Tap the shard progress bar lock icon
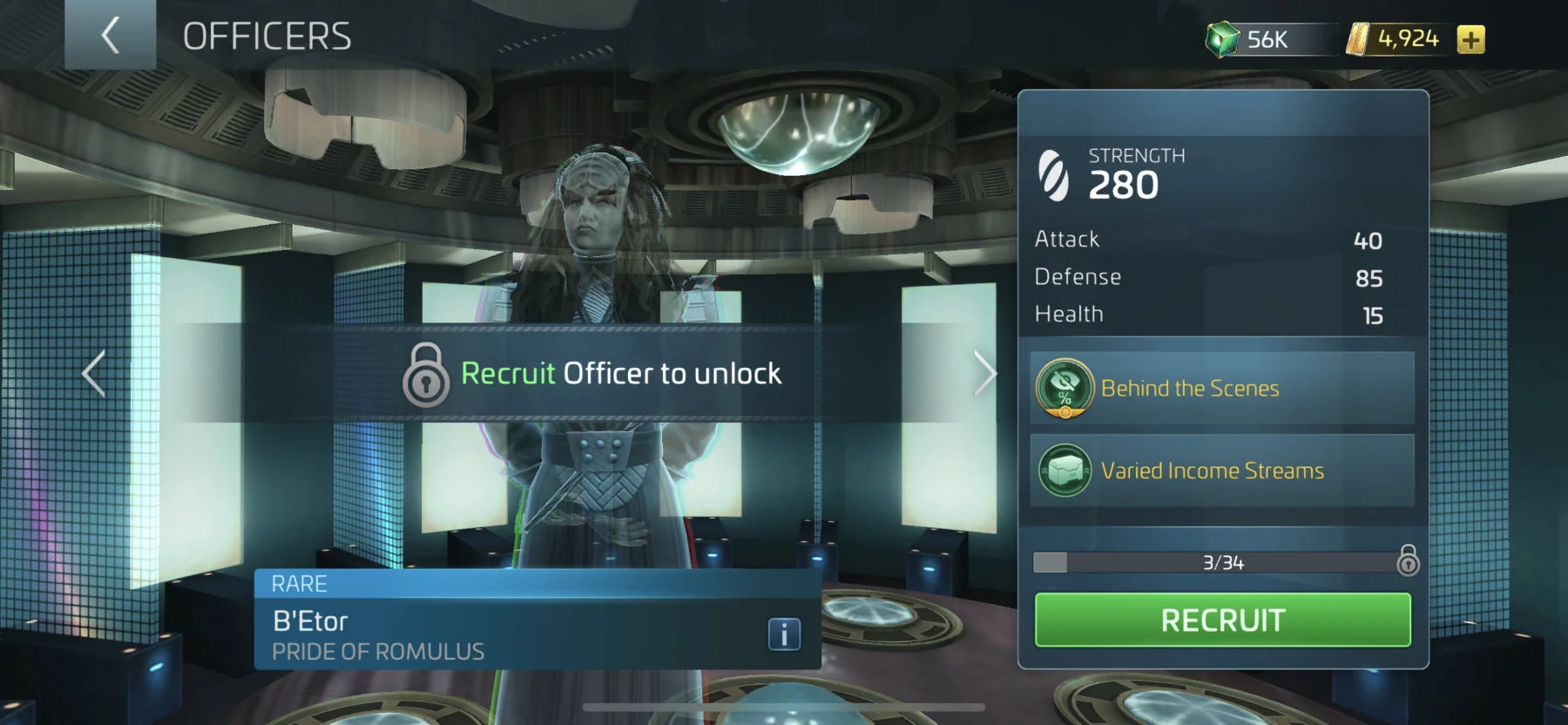The height and width of the screenshot is (725, 1568). tap(1408, 560)
